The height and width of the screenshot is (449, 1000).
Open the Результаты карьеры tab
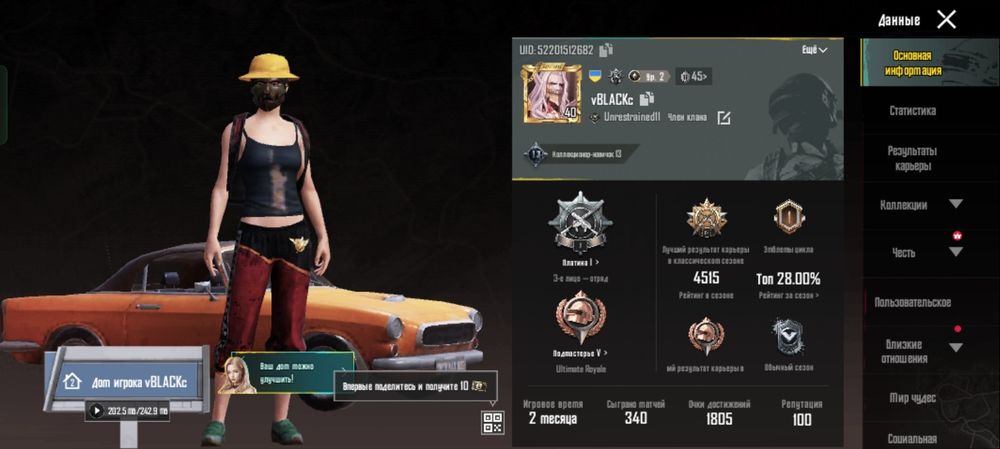(912, 158)
